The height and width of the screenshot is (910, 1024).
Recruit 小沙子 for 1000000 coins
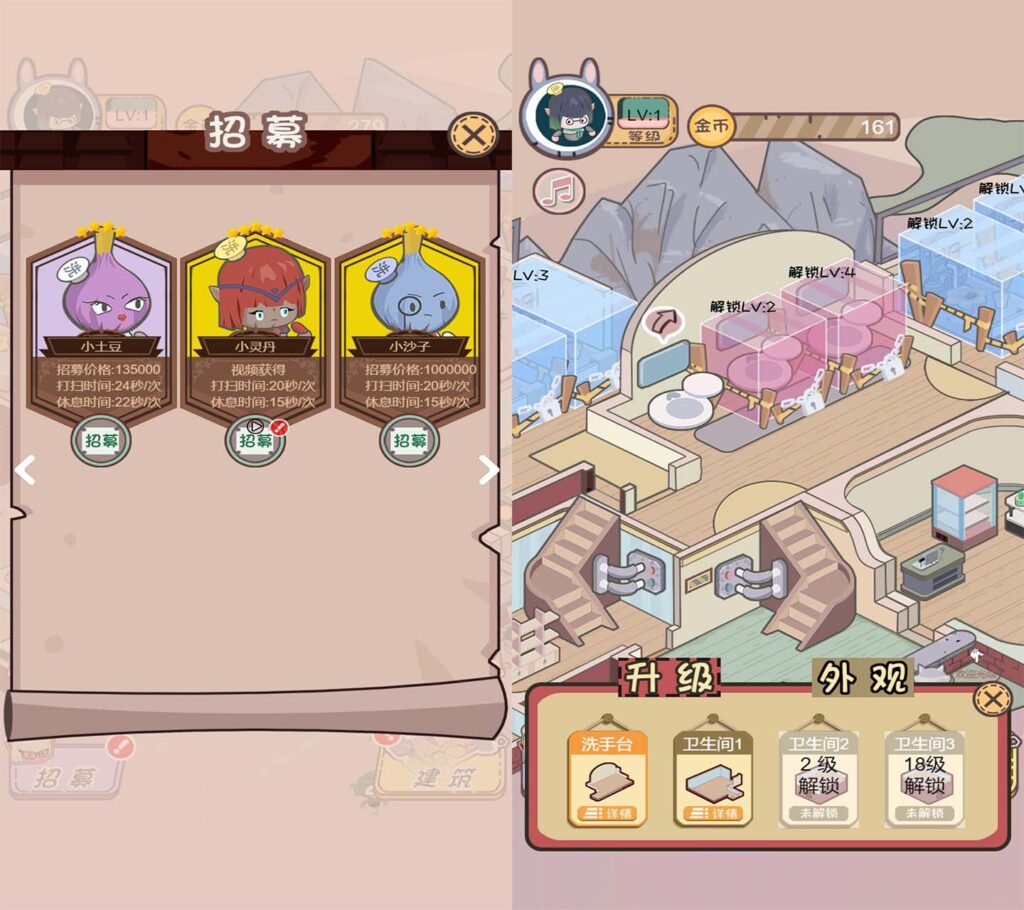pos(409,441)
